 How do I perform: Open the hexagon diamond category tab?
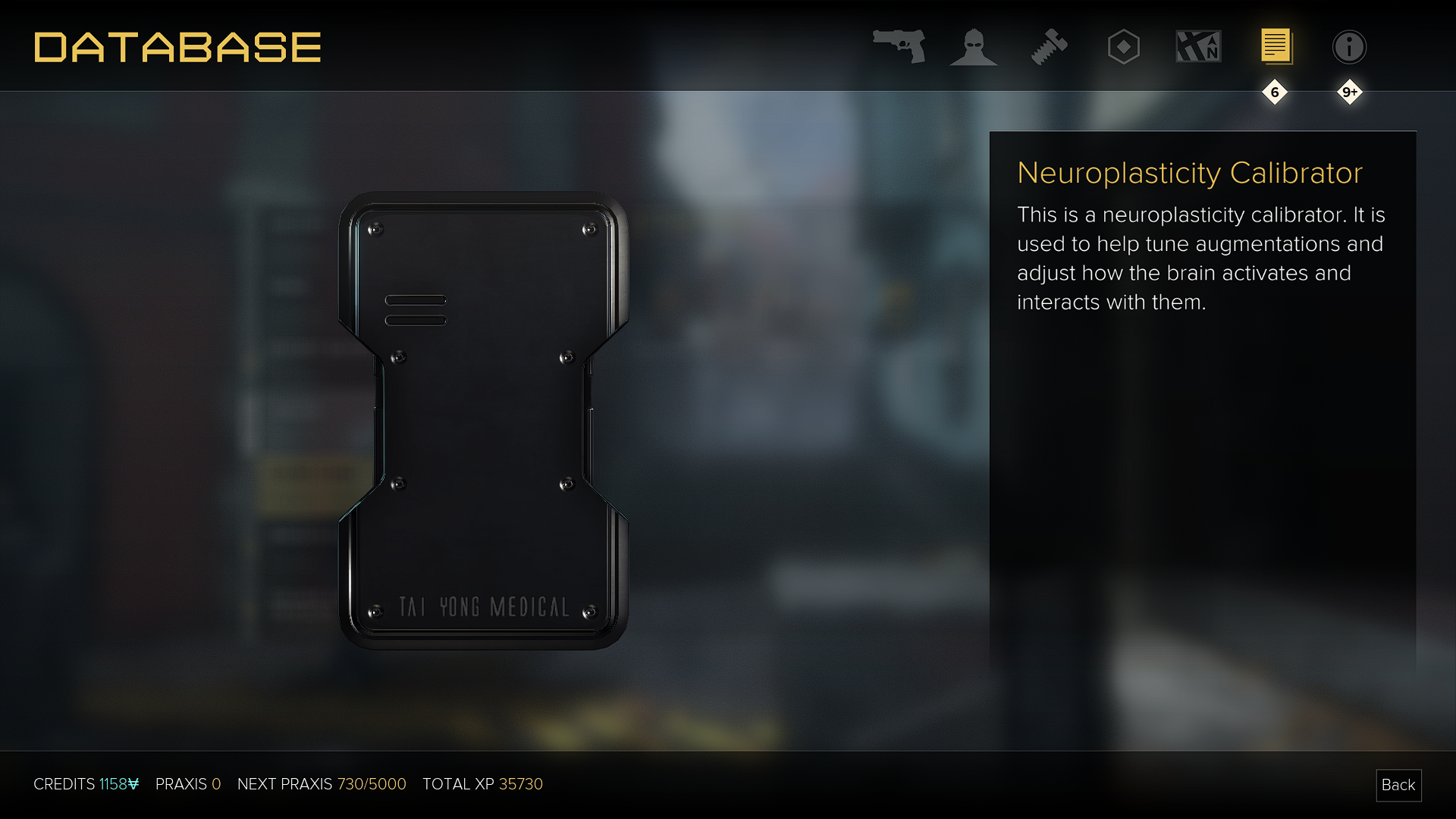pos(1123,47)
